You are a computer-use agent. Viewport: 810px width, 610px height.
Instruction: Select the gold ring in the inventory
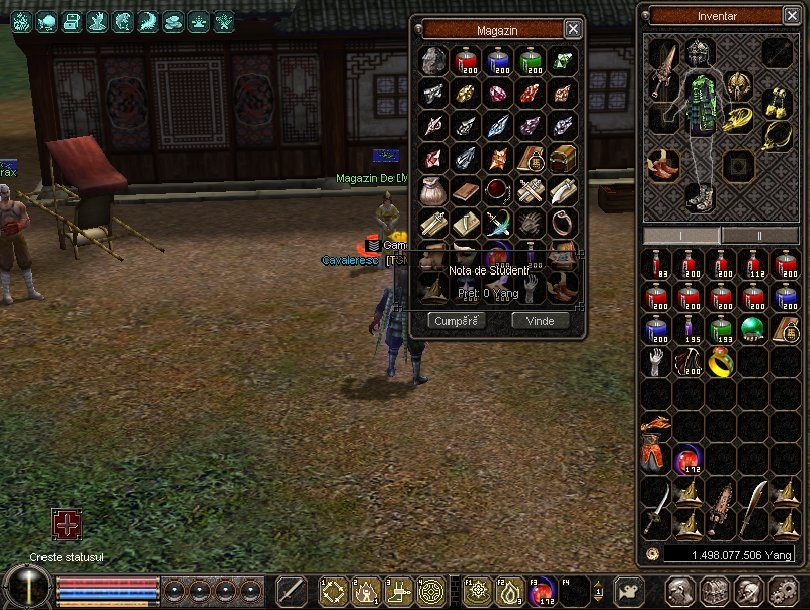[x=719, y=362]
